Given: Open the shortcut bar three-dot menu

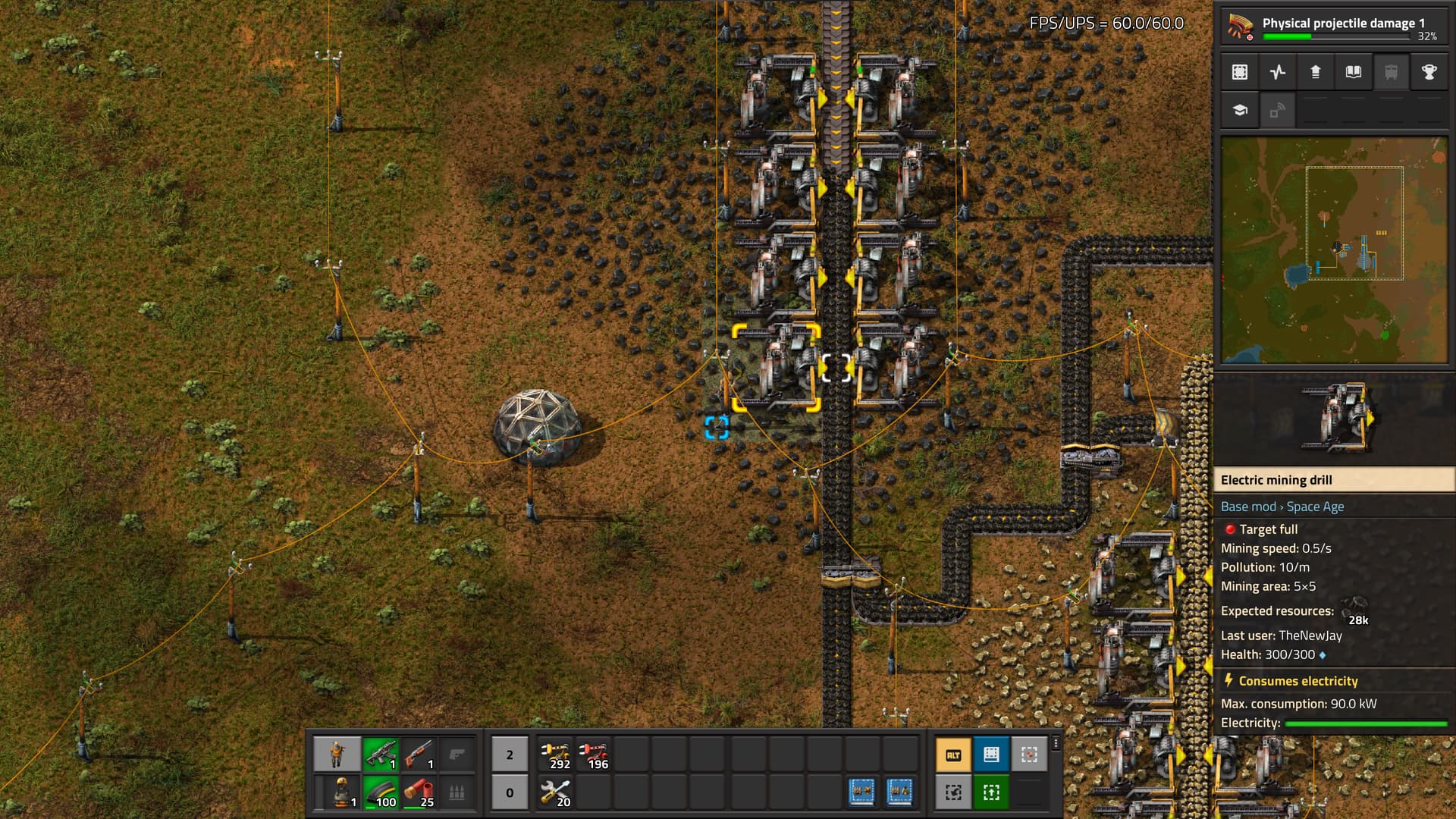Looking at the screenshot, I should (x=1056, y=744).
